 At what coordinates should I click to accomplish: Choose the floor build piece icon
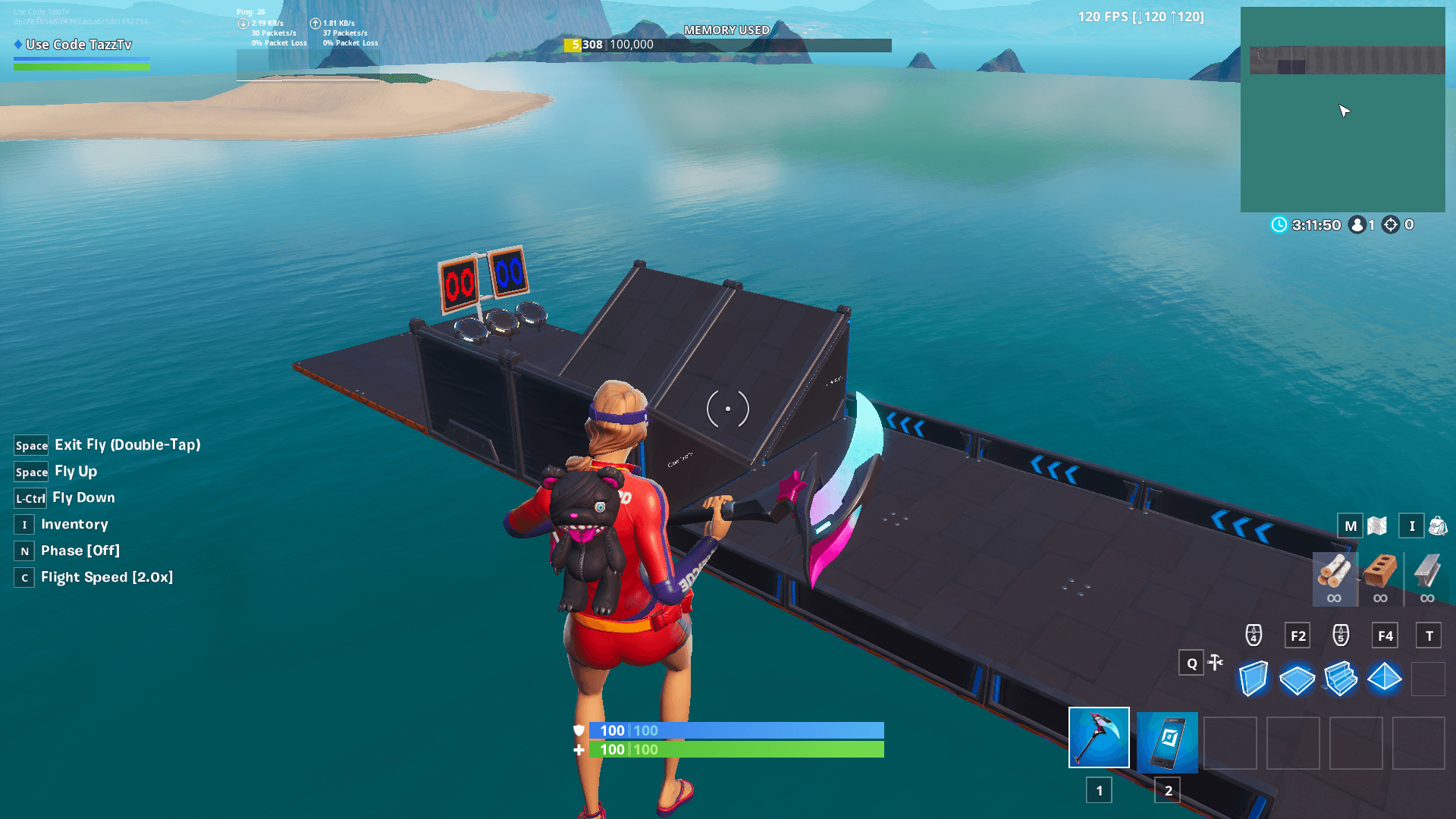(1298, 677)
